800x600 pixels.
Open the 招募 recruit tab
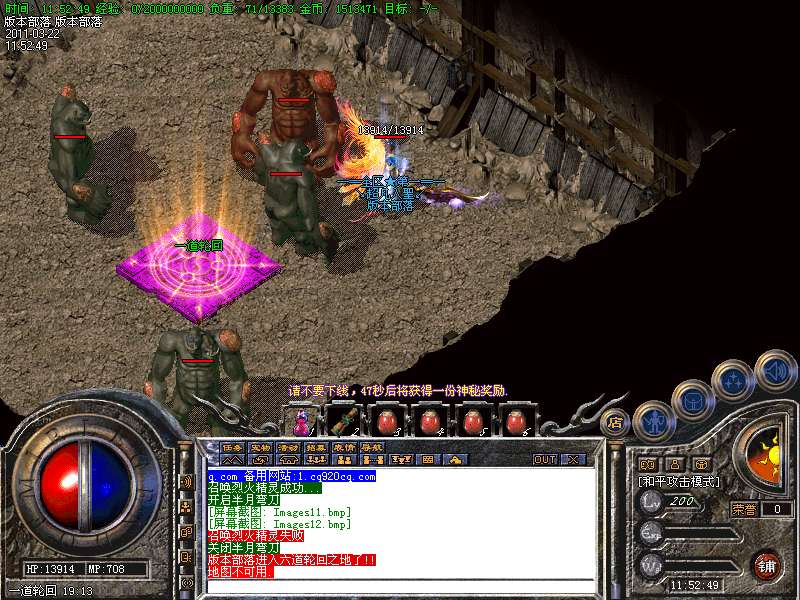[316, 447]
